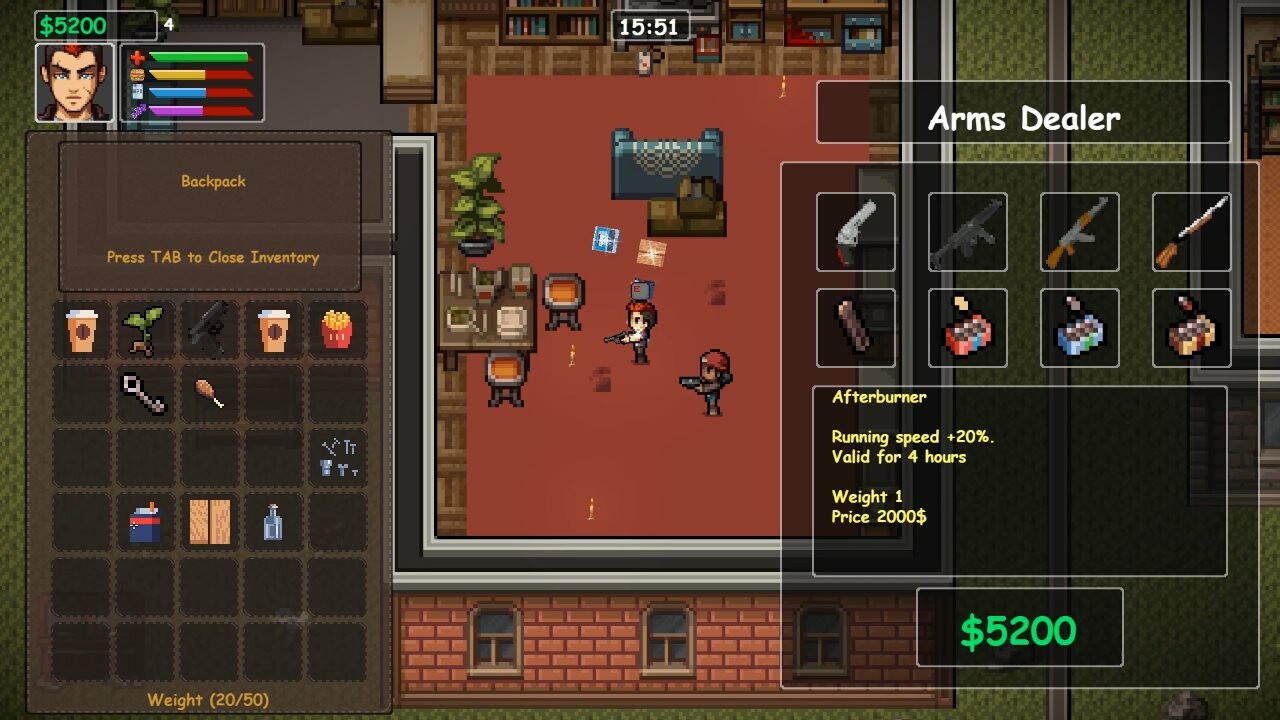Choose the hunting rifle from the Arms Dealer
Viewport: 1280px width, 720px height.
pos(1192,230)
